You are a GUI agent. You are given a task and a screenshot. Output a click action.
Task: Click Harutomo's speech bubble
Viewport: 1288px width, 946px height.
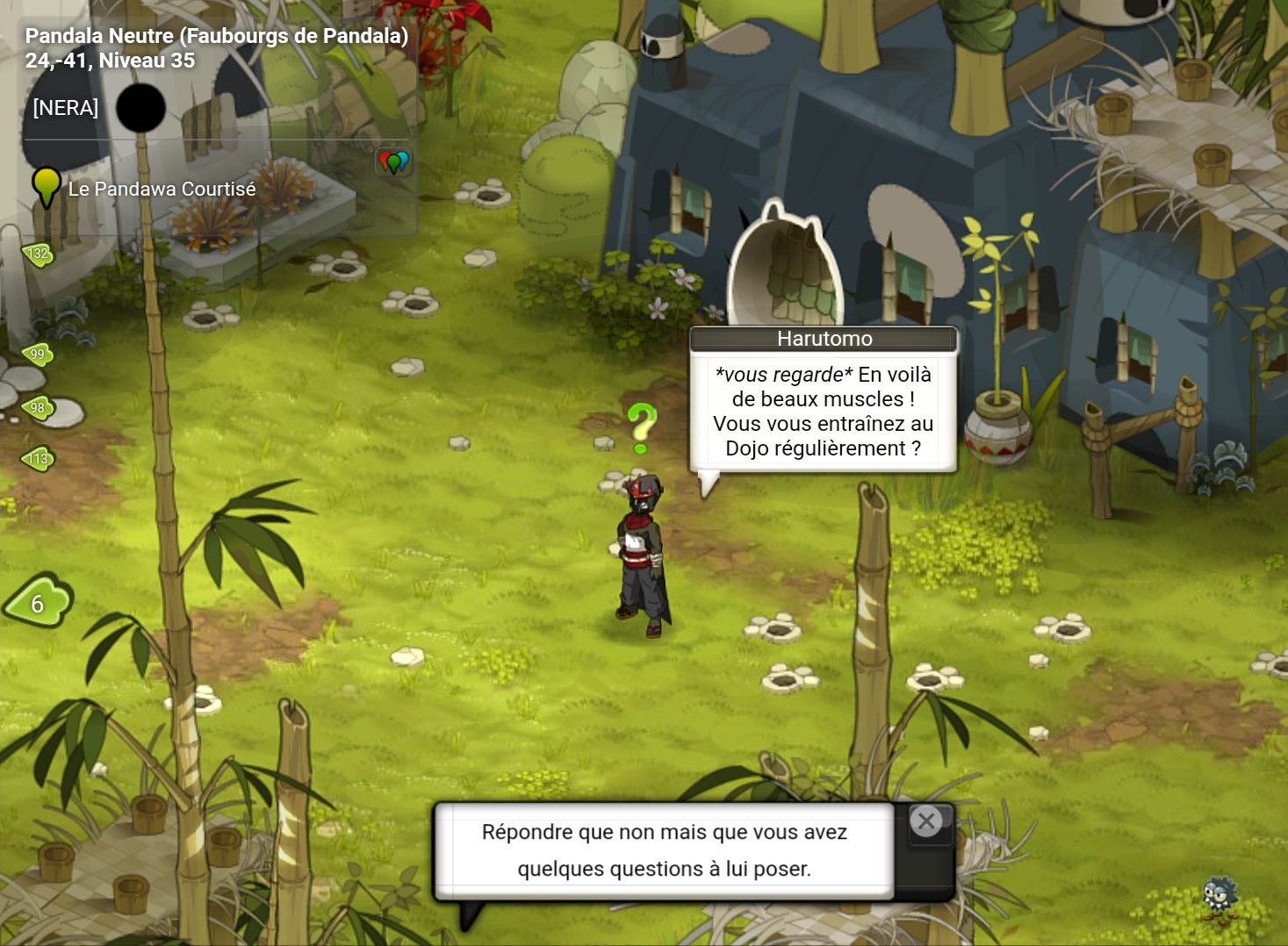coord(823,411)
